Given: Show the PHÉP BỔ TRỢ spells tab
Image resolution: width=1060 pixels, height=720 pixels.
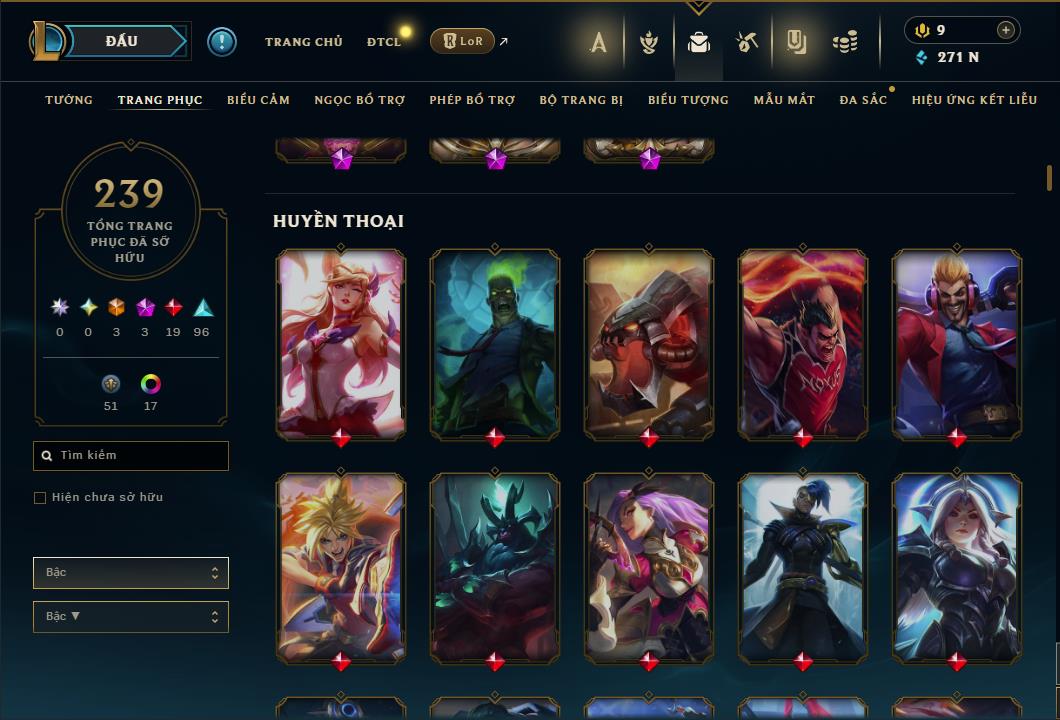Looking at the screenshot, I should coord(472,100).
